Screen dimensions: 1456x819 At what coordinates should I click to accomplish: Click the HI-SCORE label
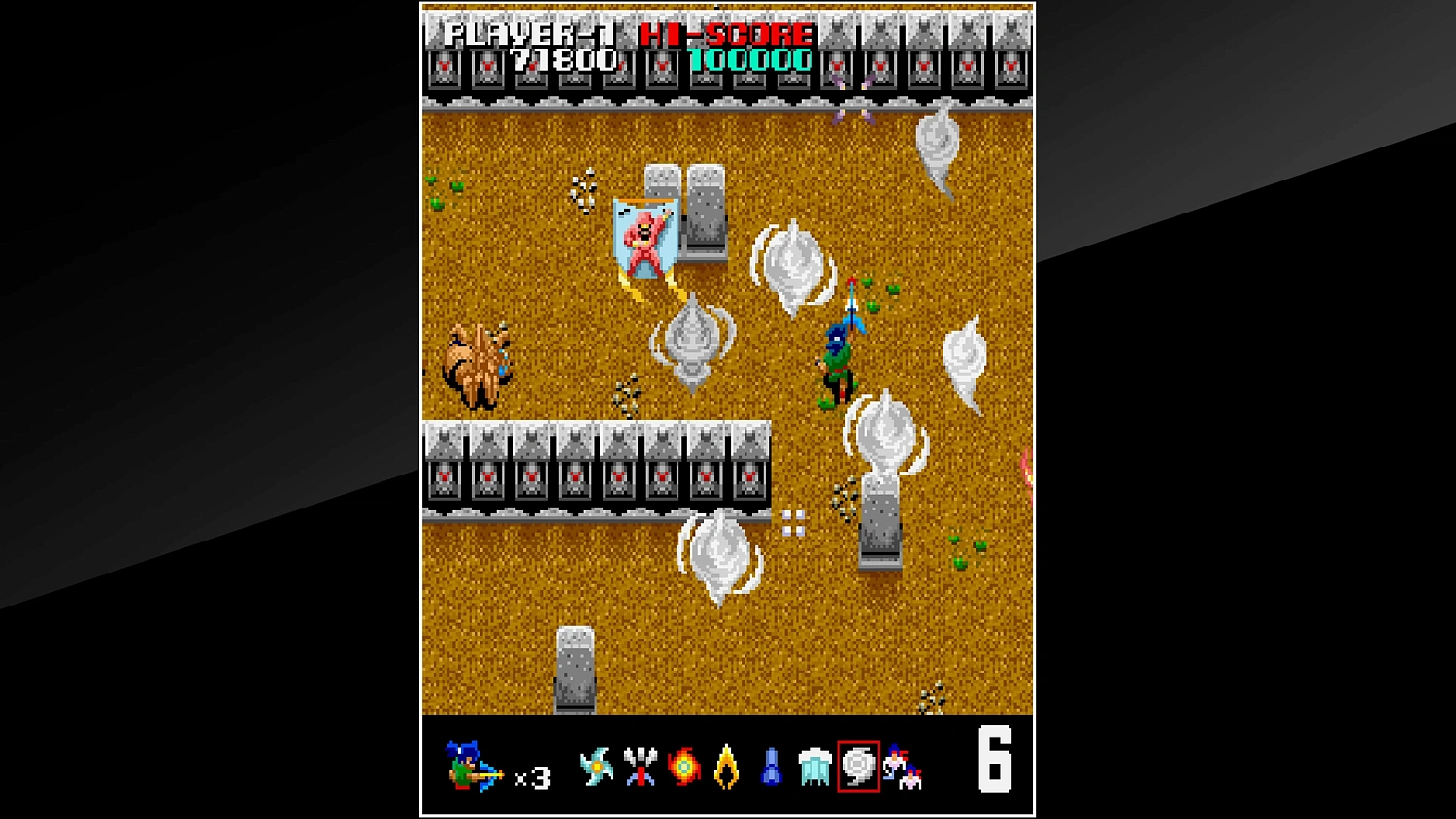pos(724,36)
